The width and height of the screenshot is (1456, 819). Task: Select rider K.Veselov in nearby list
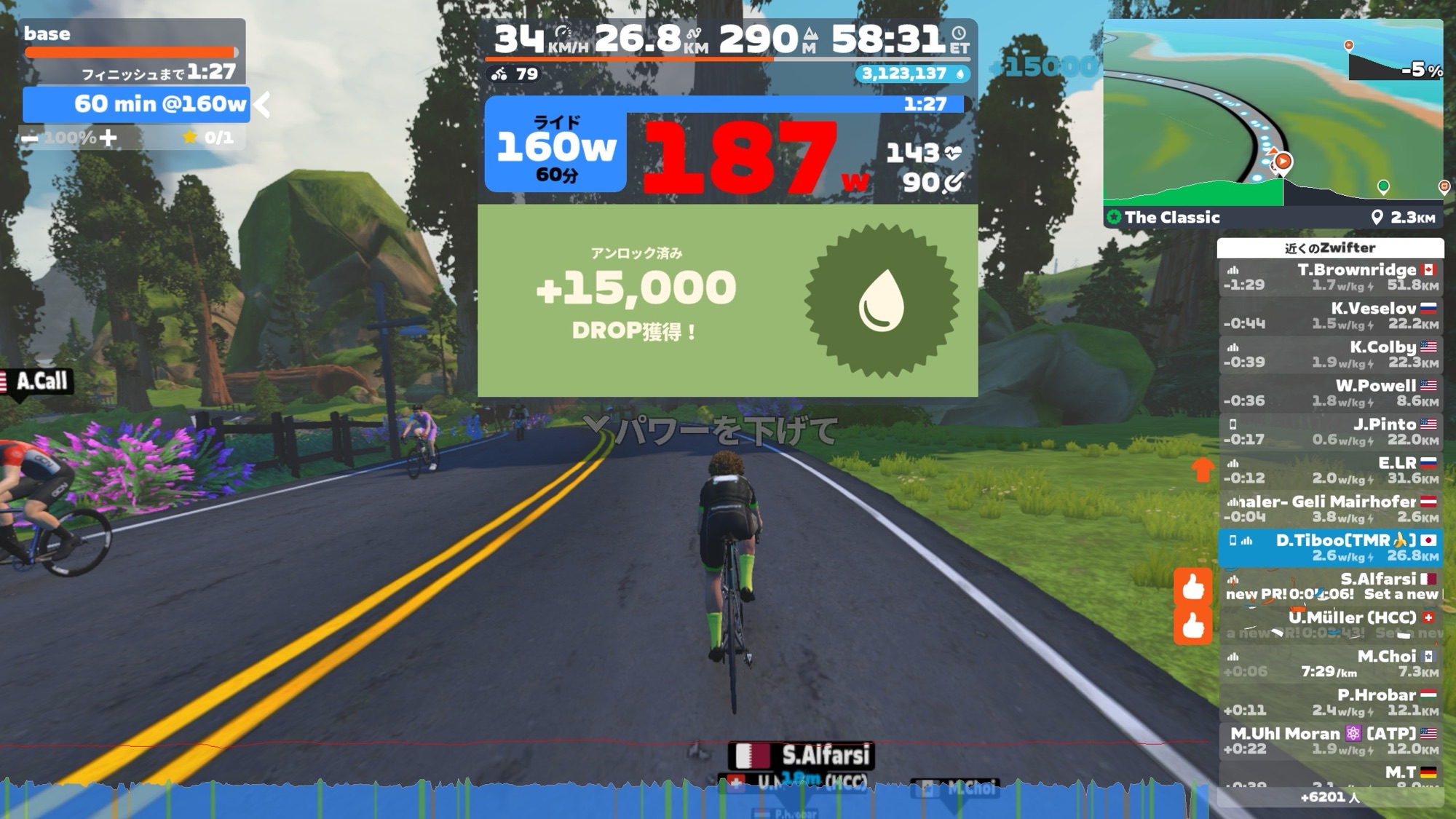(1331, 316)
